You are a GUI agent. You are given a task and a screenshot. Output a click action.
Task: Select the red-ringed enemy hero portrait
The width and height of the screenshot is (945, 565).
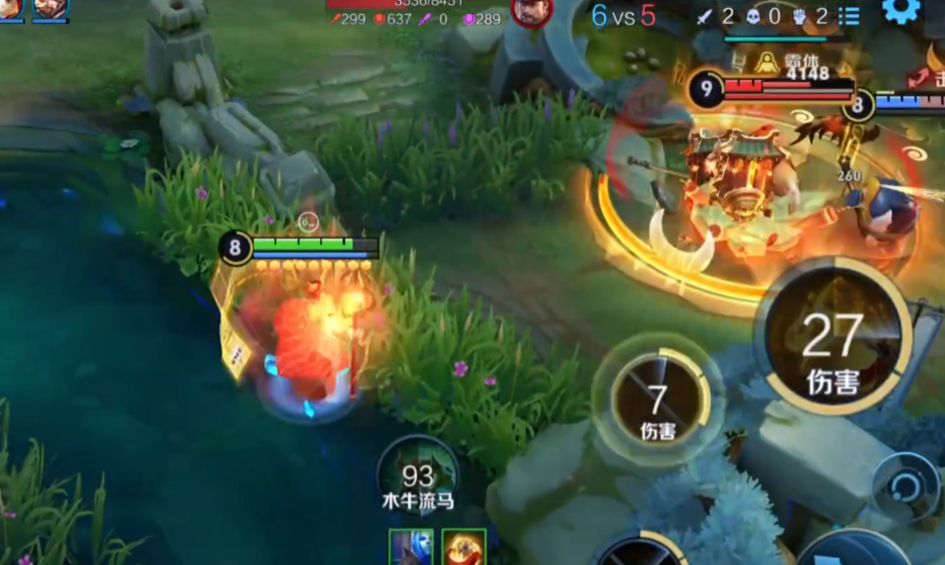click(x=531, y=11)
